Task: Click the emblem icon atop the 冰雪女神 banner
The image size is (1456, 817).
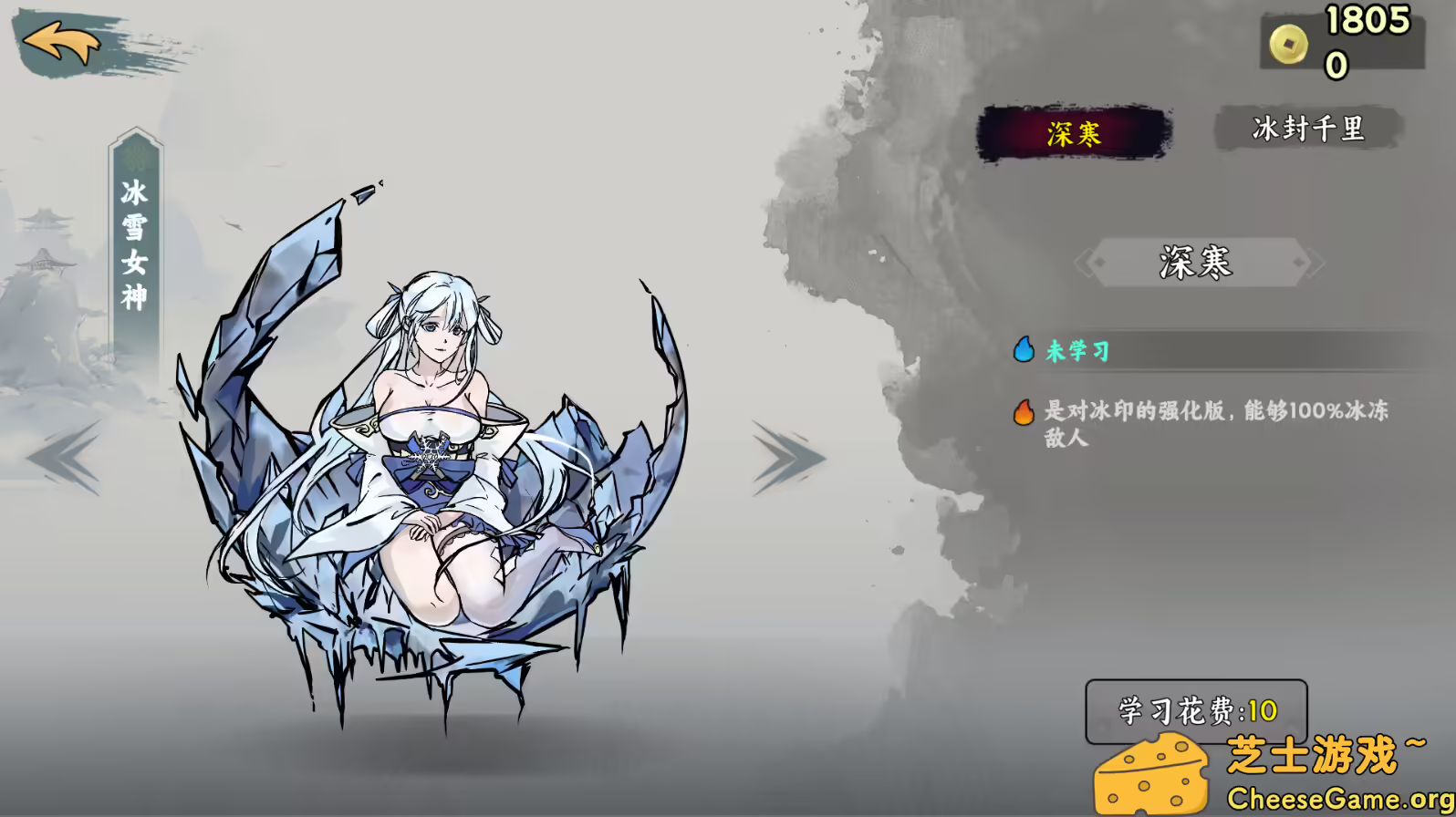Action: click(x=135, y=157)
